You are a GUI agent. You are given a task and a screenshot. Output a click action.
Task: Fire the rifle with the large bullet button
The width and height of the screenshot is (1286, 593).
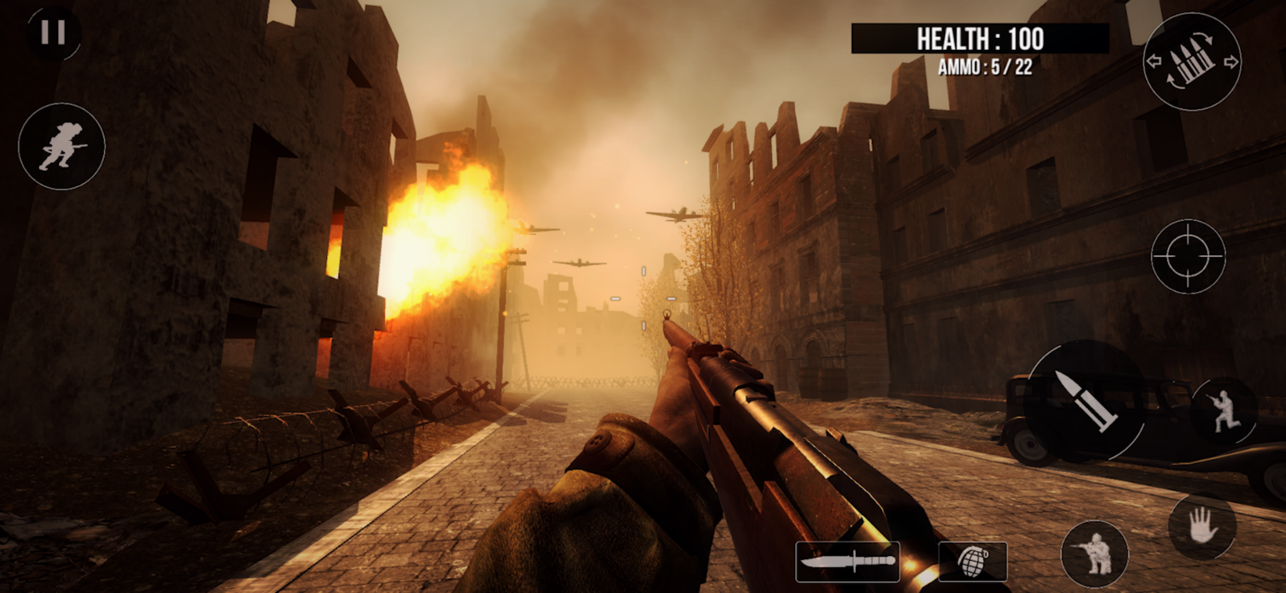pyautogui.click(x=1086, y=401)
